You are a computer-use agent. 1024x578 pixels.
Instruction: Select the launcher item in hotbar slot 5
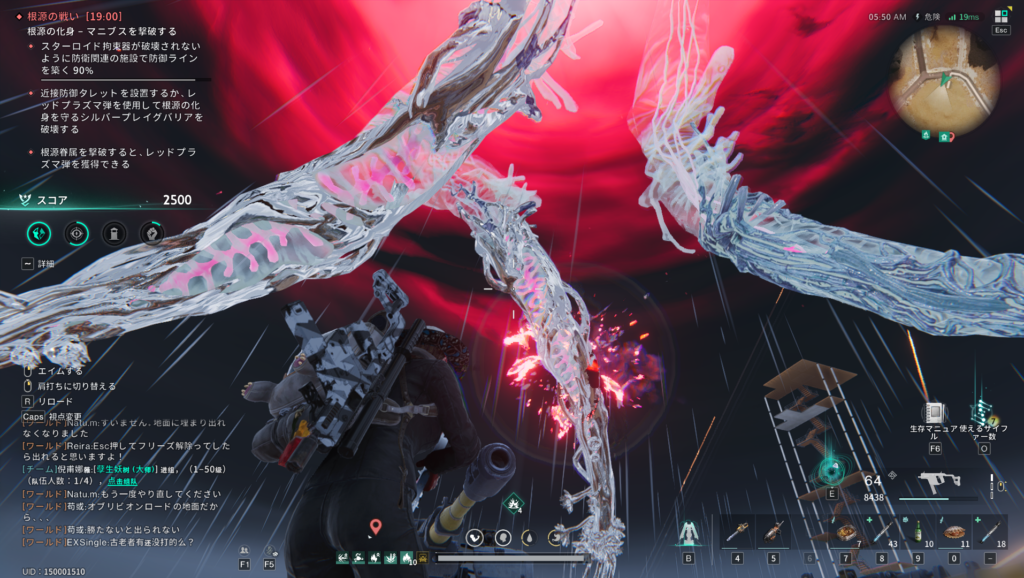(772, 531)
